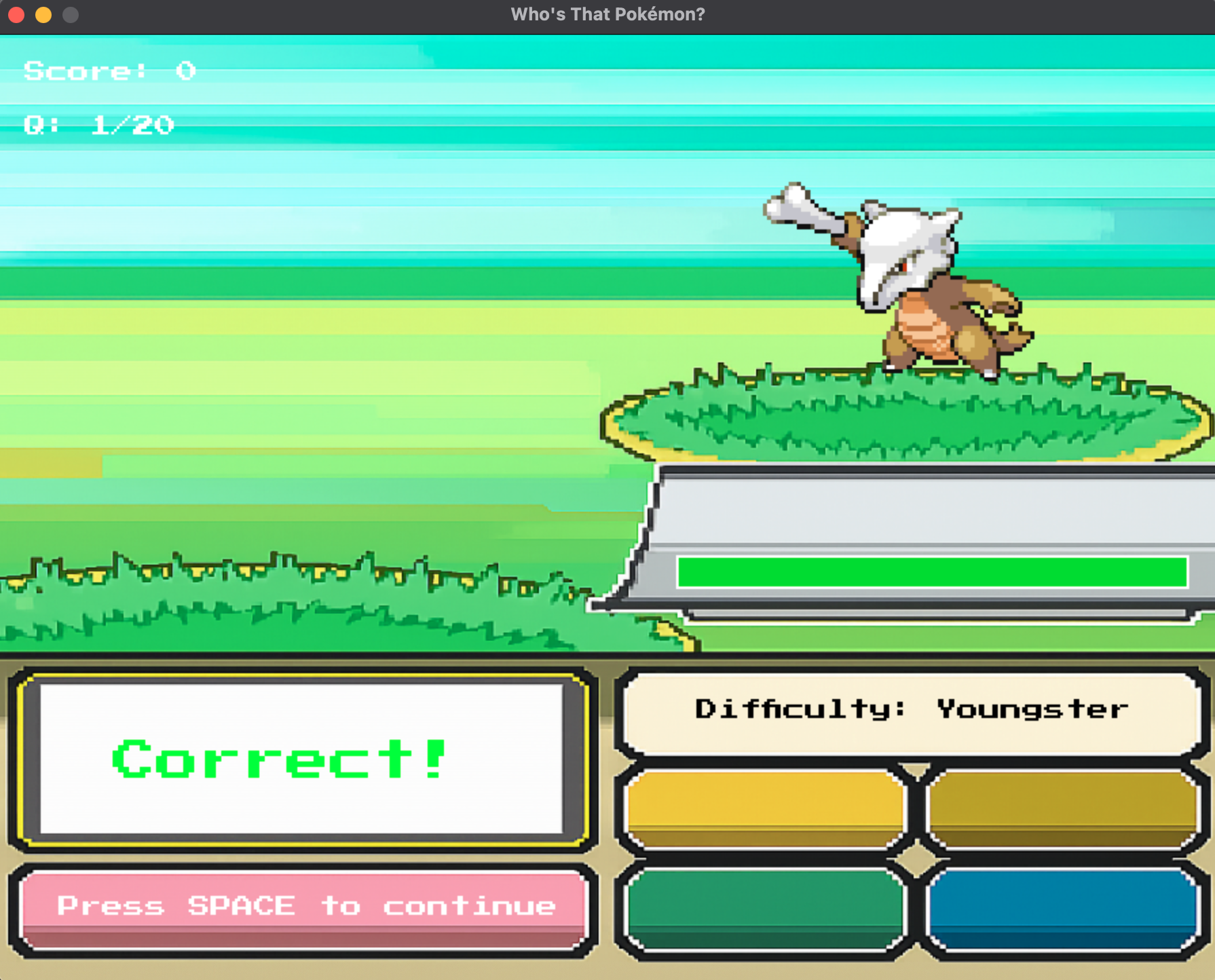The width and height of the screenshot is (1215, 980).
Task: Pick the green answer button
Action: [766, 908]
